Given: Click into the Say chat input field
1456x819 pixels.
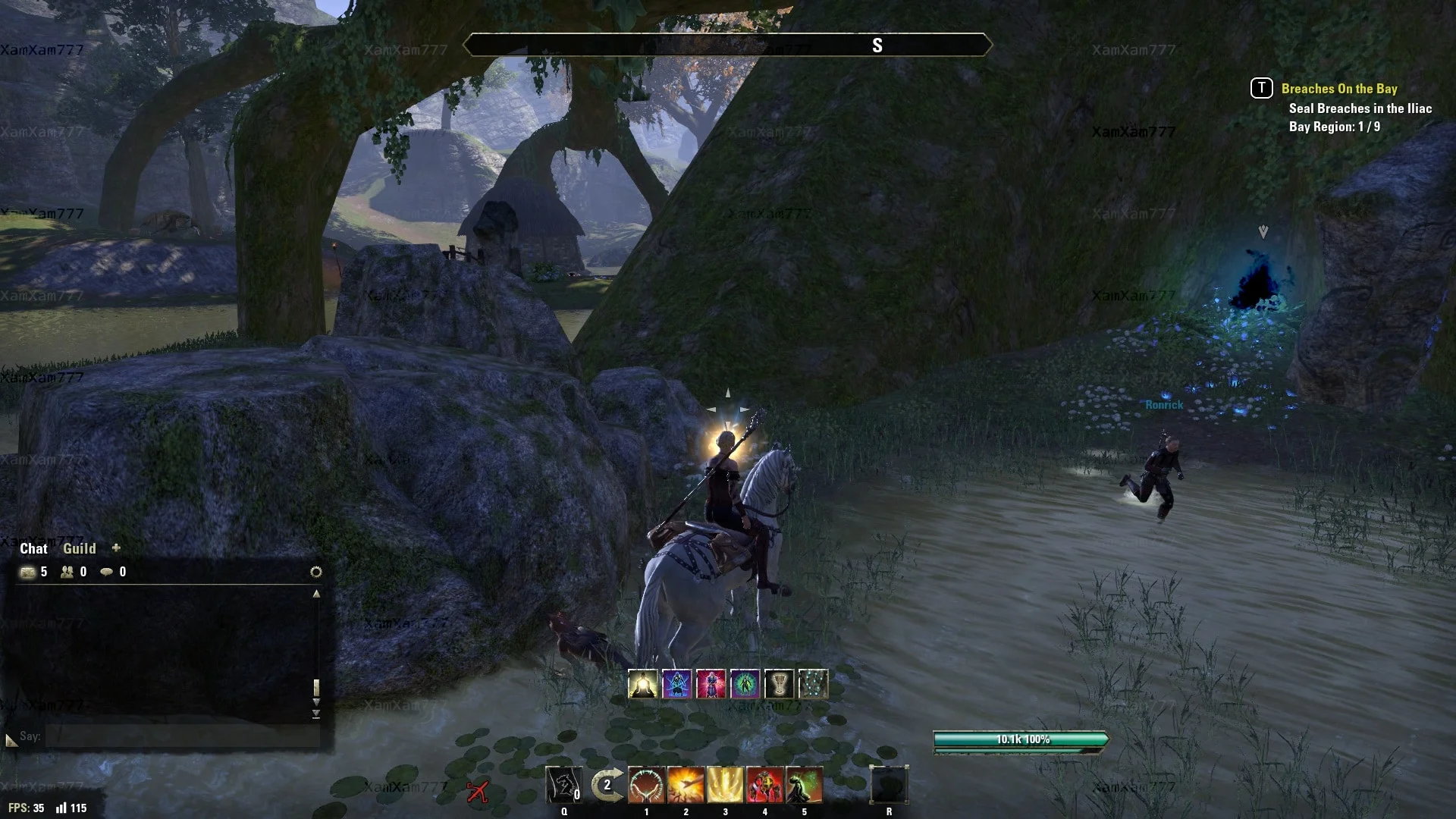Looking at the screenshot, I should pyautogui.click(x=182, y=736).
